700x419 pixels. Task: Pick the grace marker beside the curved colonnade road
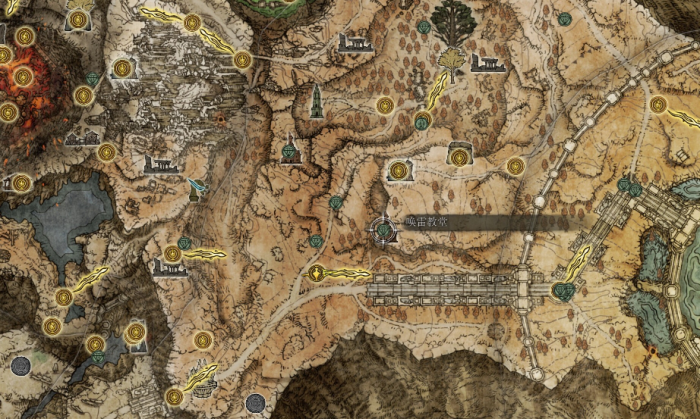tap(657, 104)
